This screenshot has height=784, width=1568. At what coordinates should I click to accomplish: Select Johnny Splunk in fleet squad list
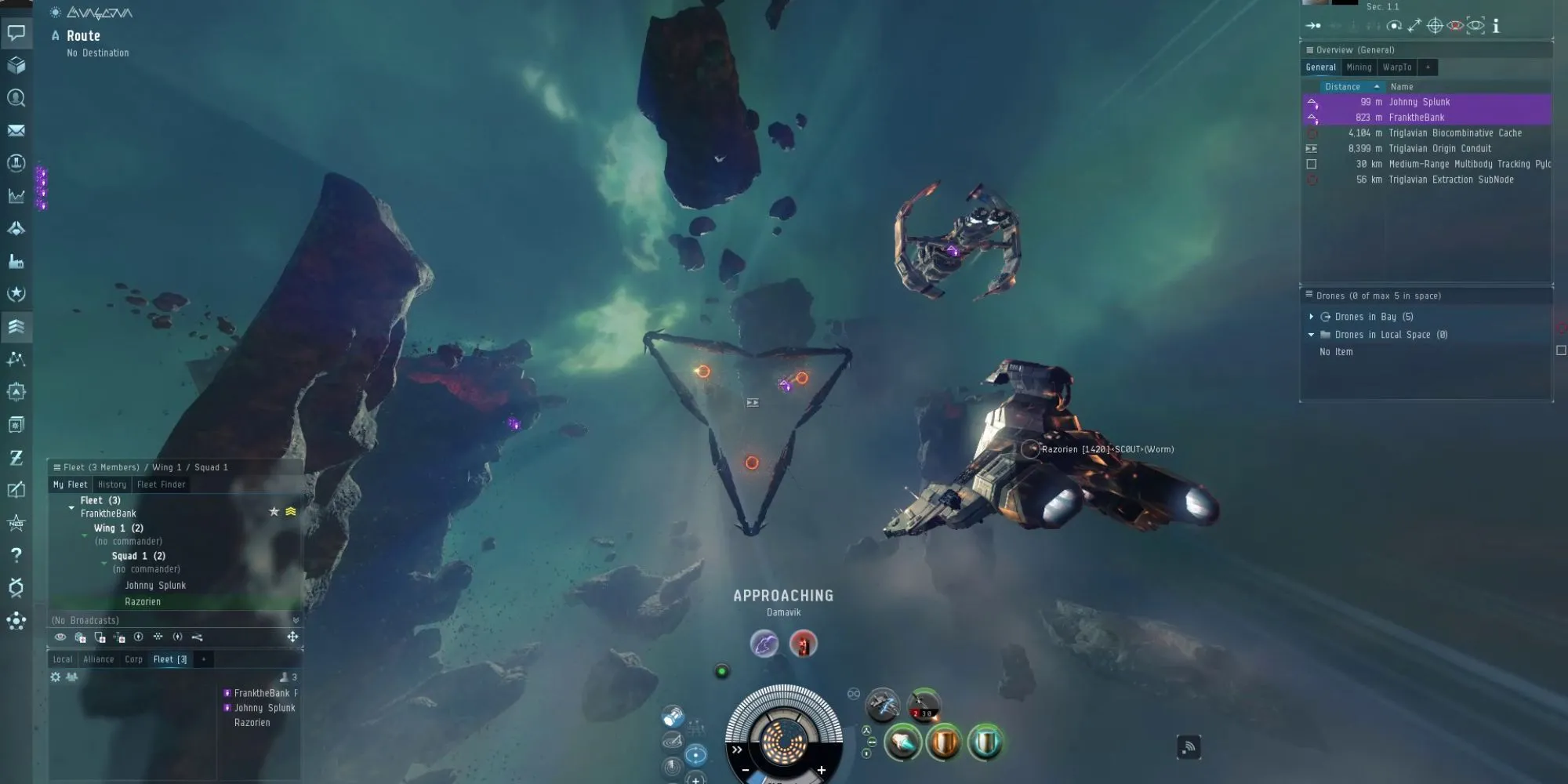point(155,586)
